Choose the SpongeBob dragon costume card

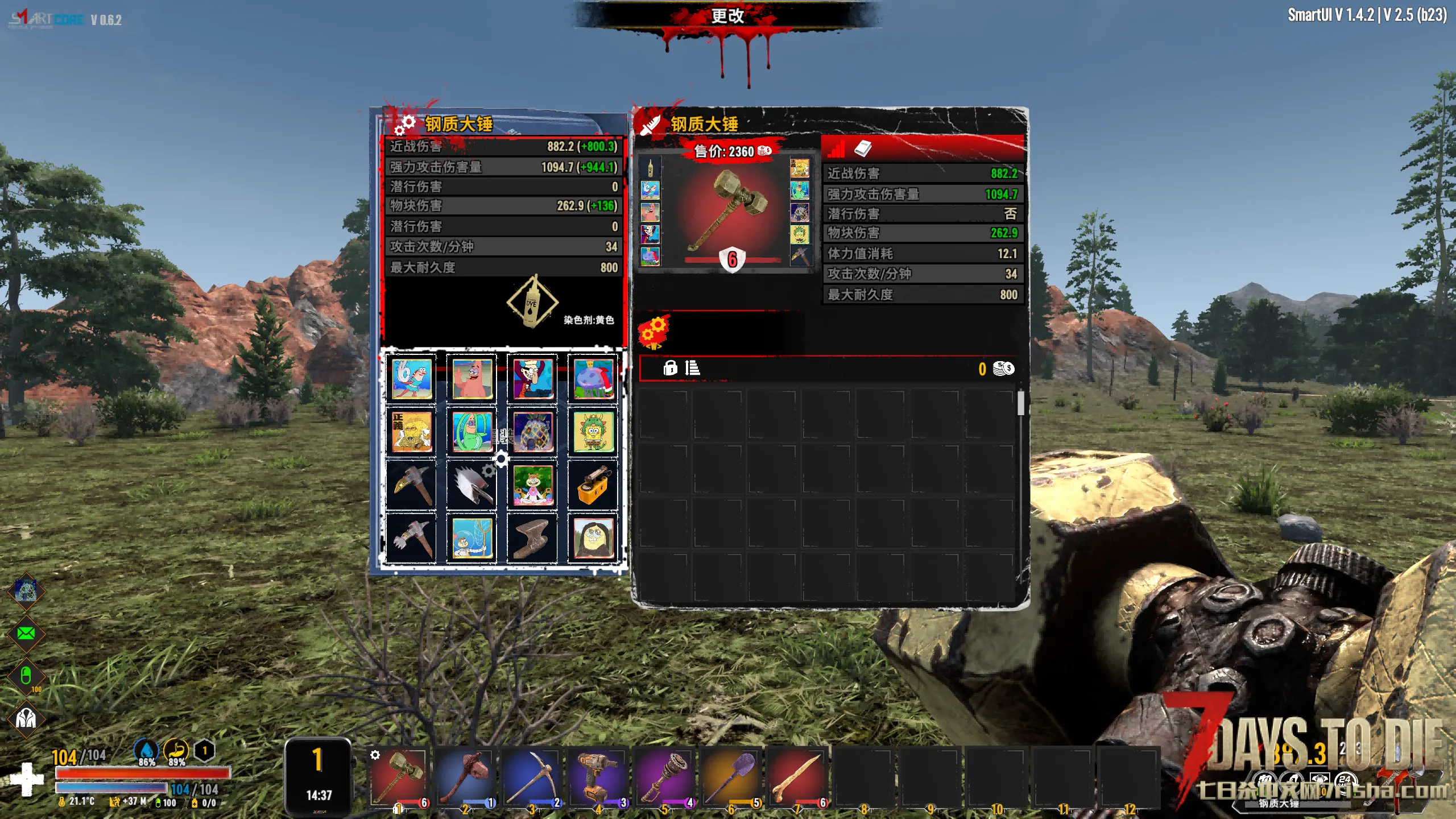tap(593, 432)
